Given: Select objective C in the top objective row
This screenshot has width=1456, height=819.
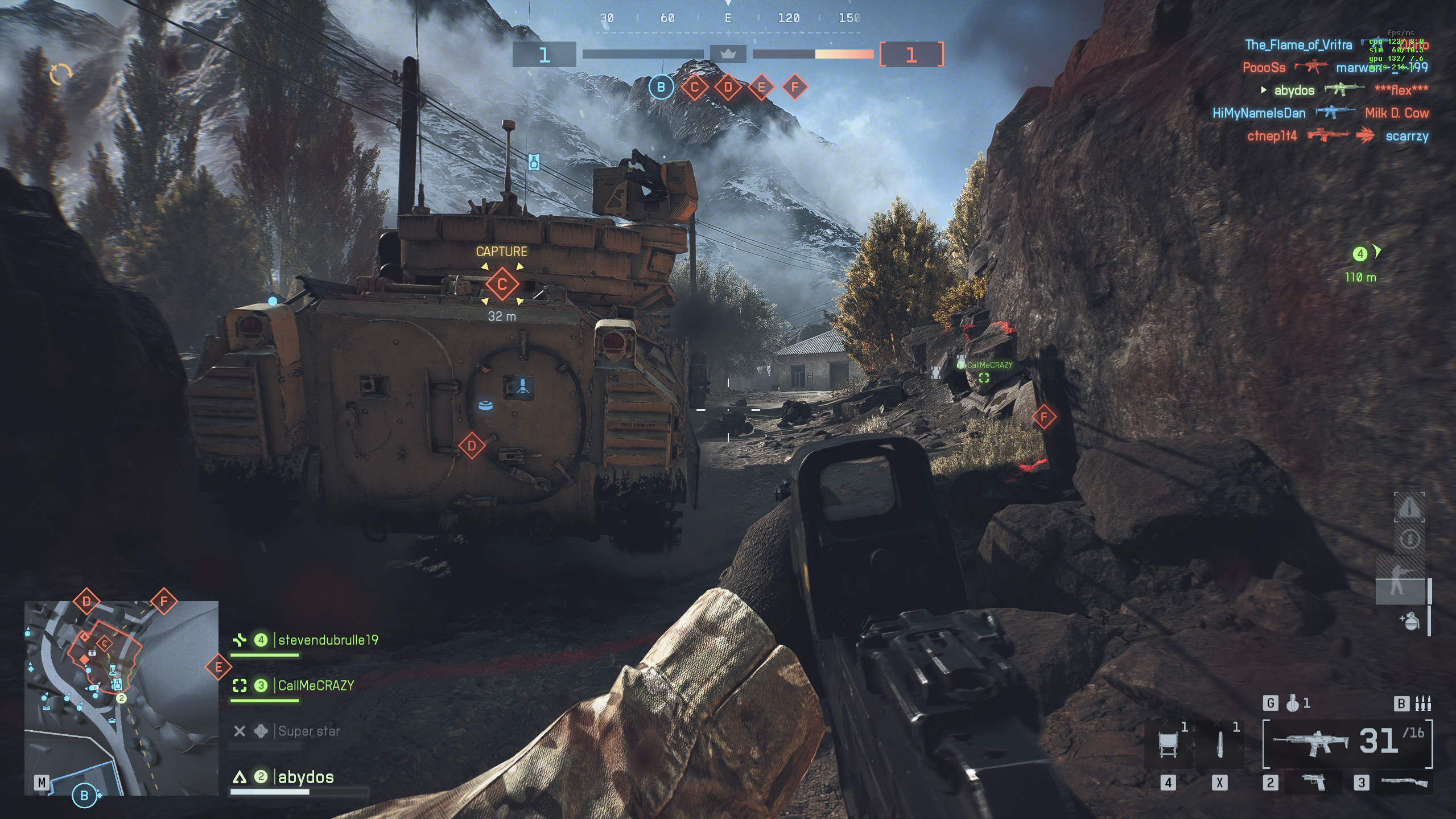Looking at the screenshot, I should (x=694, y=87).
